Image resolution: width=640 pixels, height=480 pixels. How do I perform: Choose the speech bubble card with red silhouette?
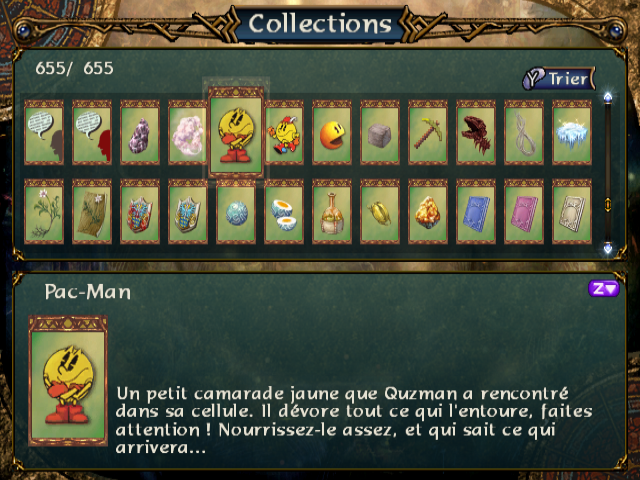tap(92, 132)
